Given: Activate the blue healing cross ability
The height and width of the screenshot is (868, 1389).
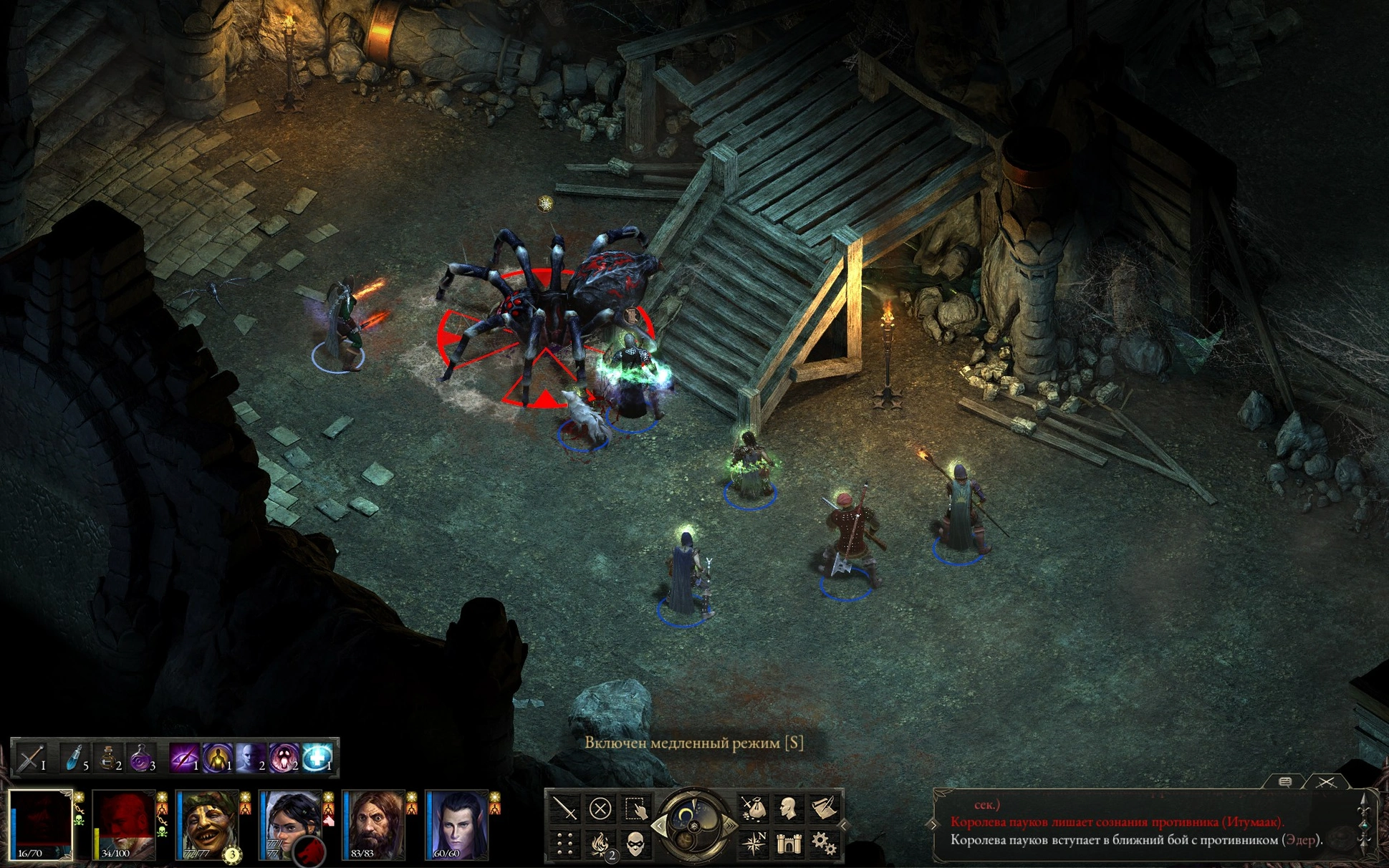Looking at the screenshot, I should click(x=317, y=758).
